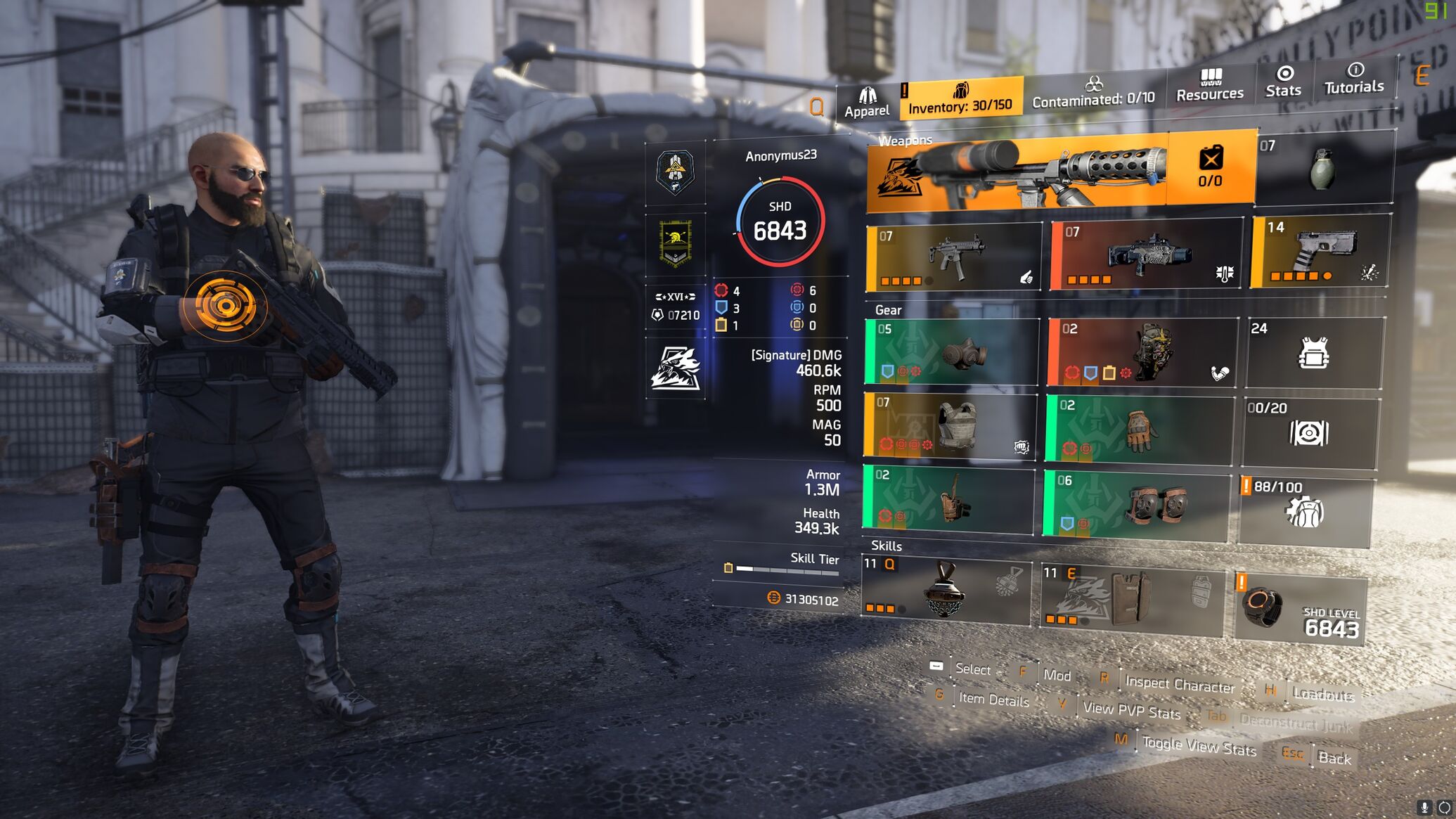Select the E skill ballistic shield slot
This screenshot has height=819, width=1456.
(1130, 598)
